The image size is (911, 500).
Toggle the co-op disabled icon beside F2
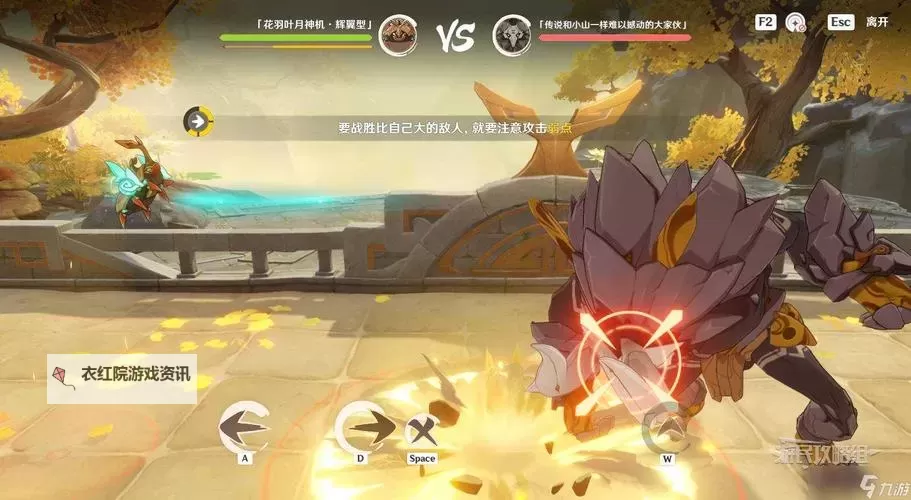pyautogui.click(x=796, y=21)
